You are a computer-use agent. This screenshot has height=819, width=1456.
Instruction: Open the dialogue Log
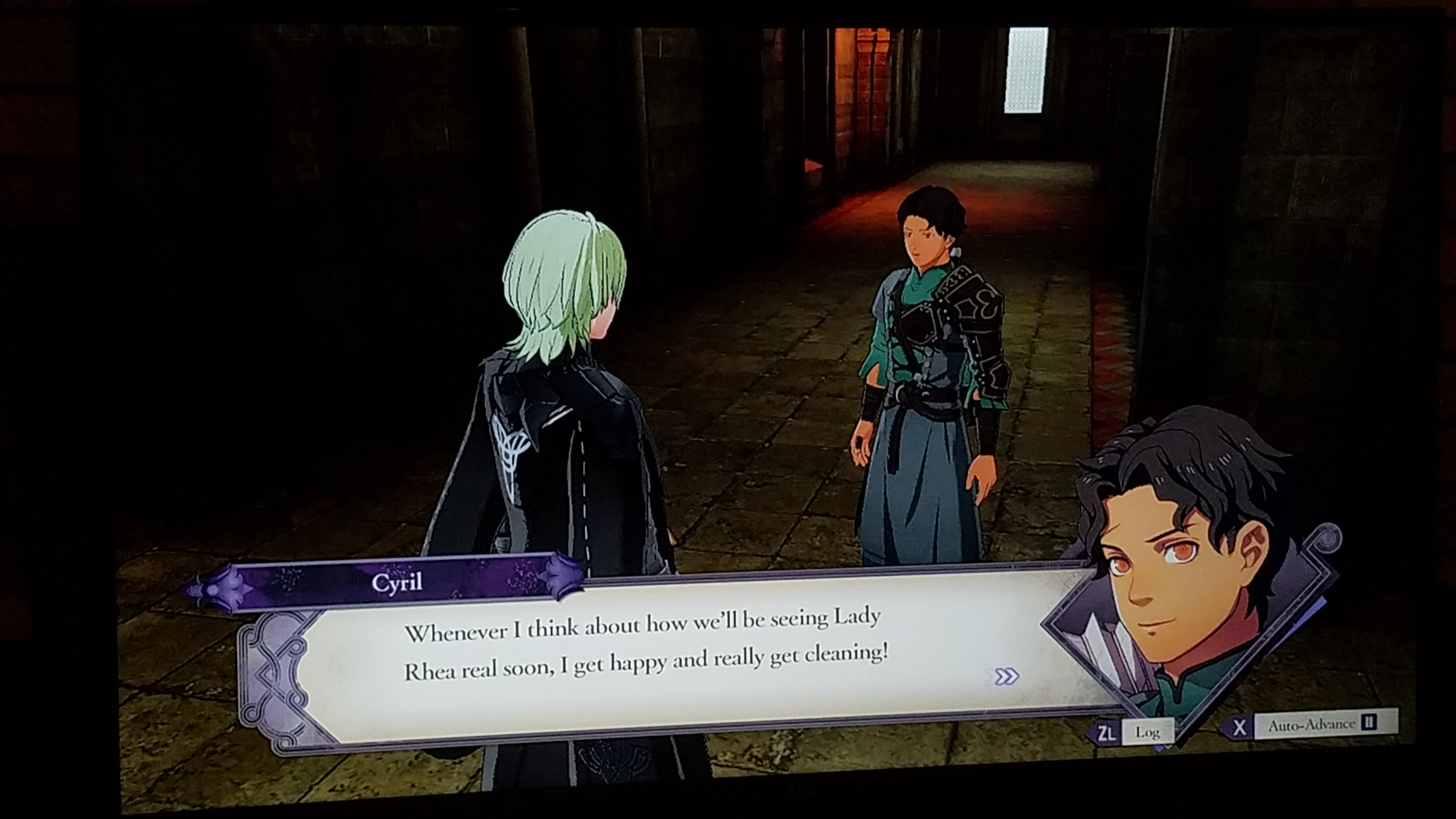point(1146,733)
